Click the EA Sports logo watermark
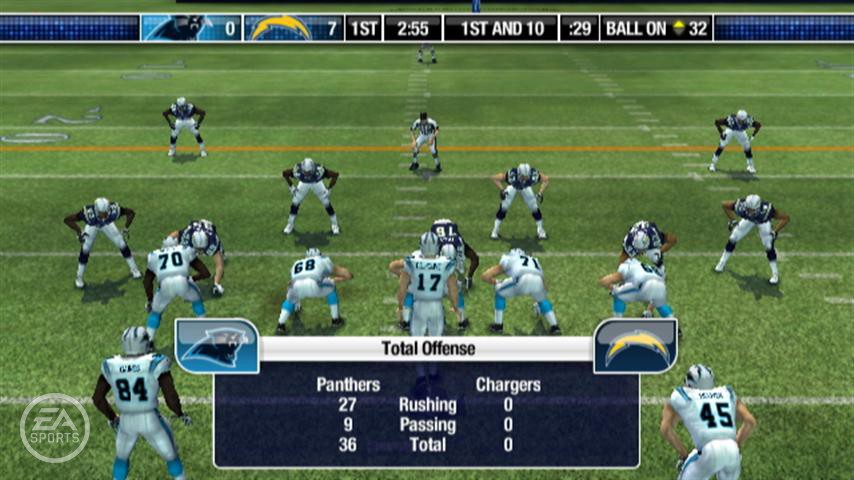The image size is (854, 480). click(55, 428)
